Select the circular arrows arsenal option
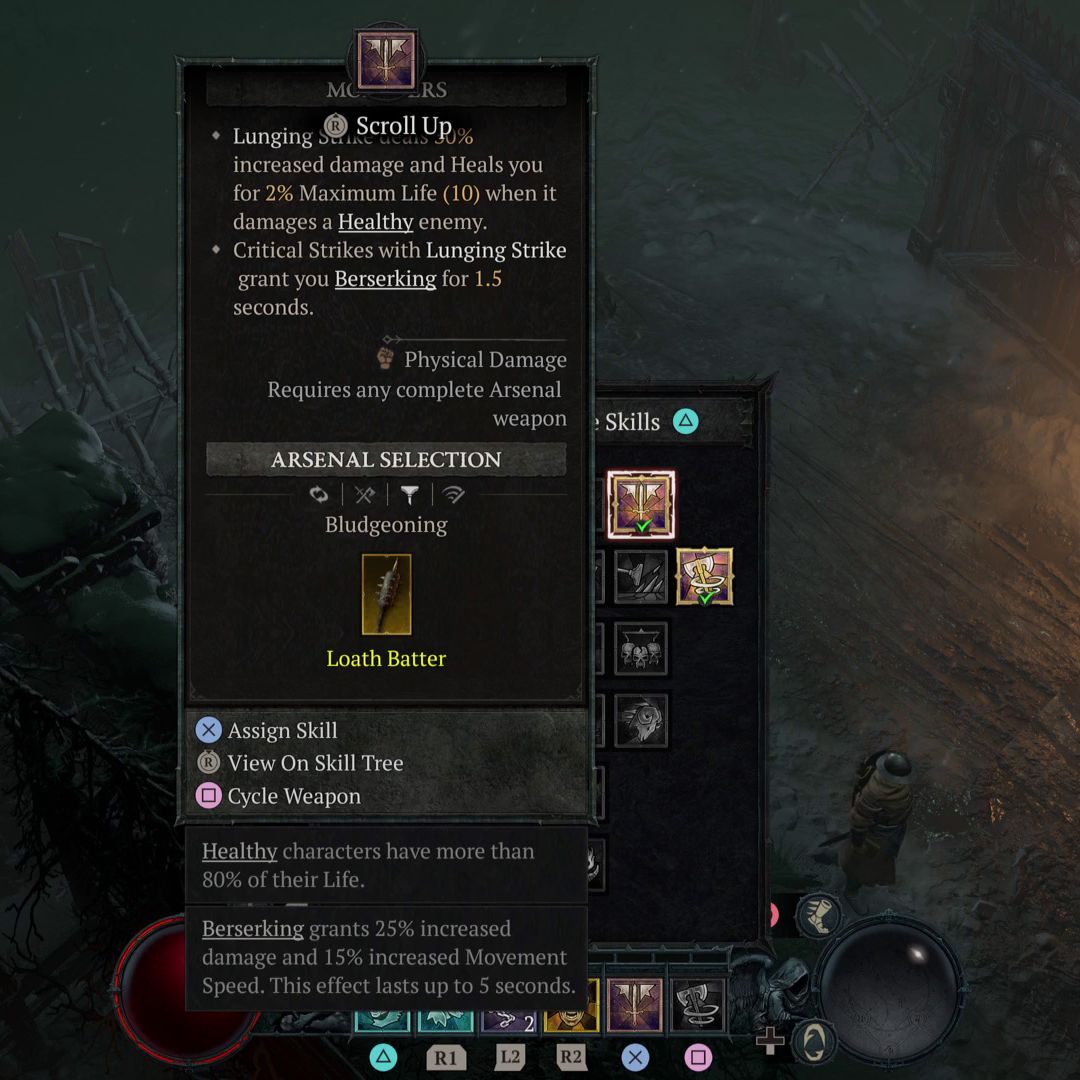The height and width of the screenshot is (1080, 1080). tap(319, 494)
